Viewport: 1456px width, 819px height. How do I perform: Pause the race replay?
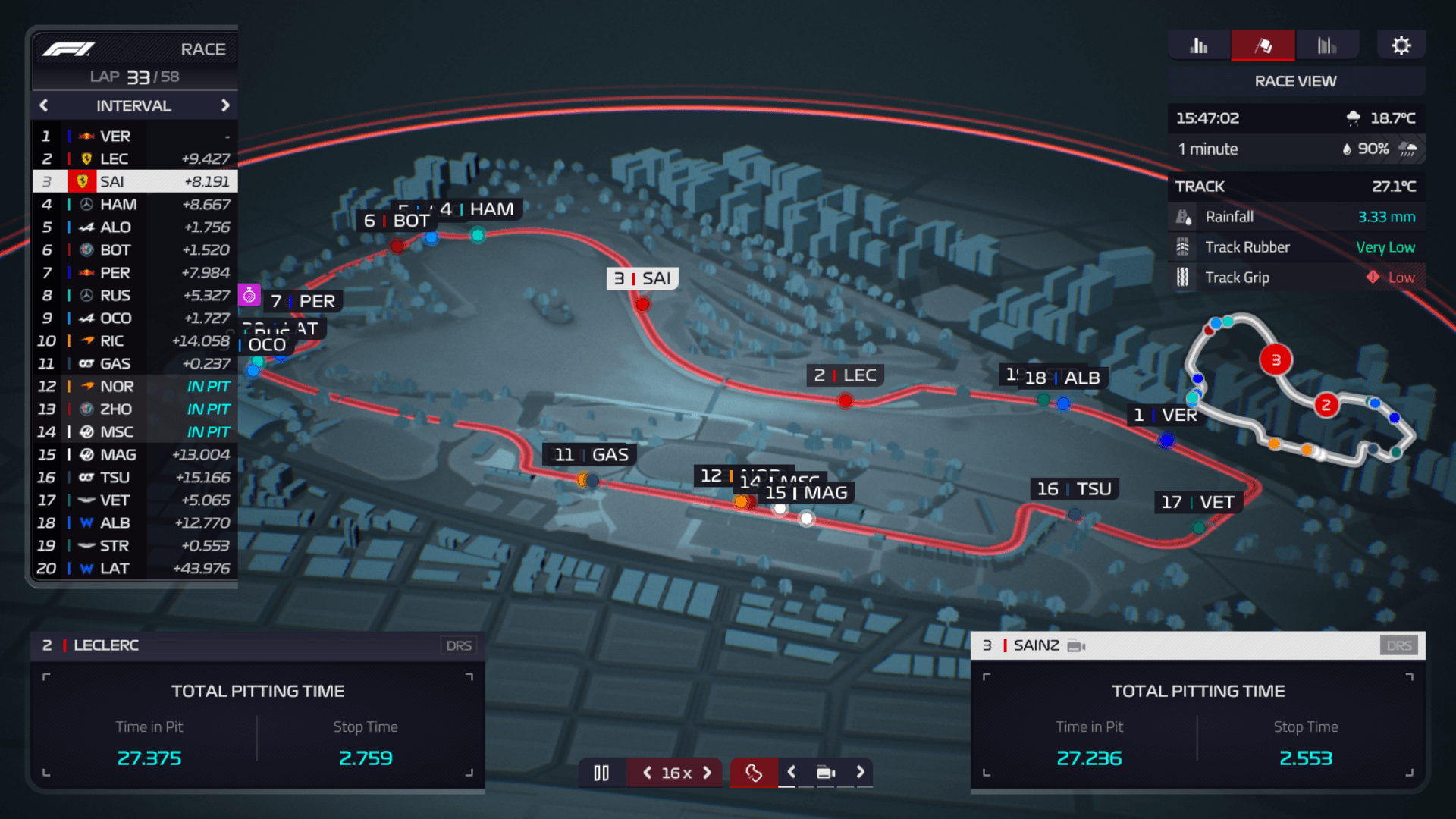click(x=601, y=773)
